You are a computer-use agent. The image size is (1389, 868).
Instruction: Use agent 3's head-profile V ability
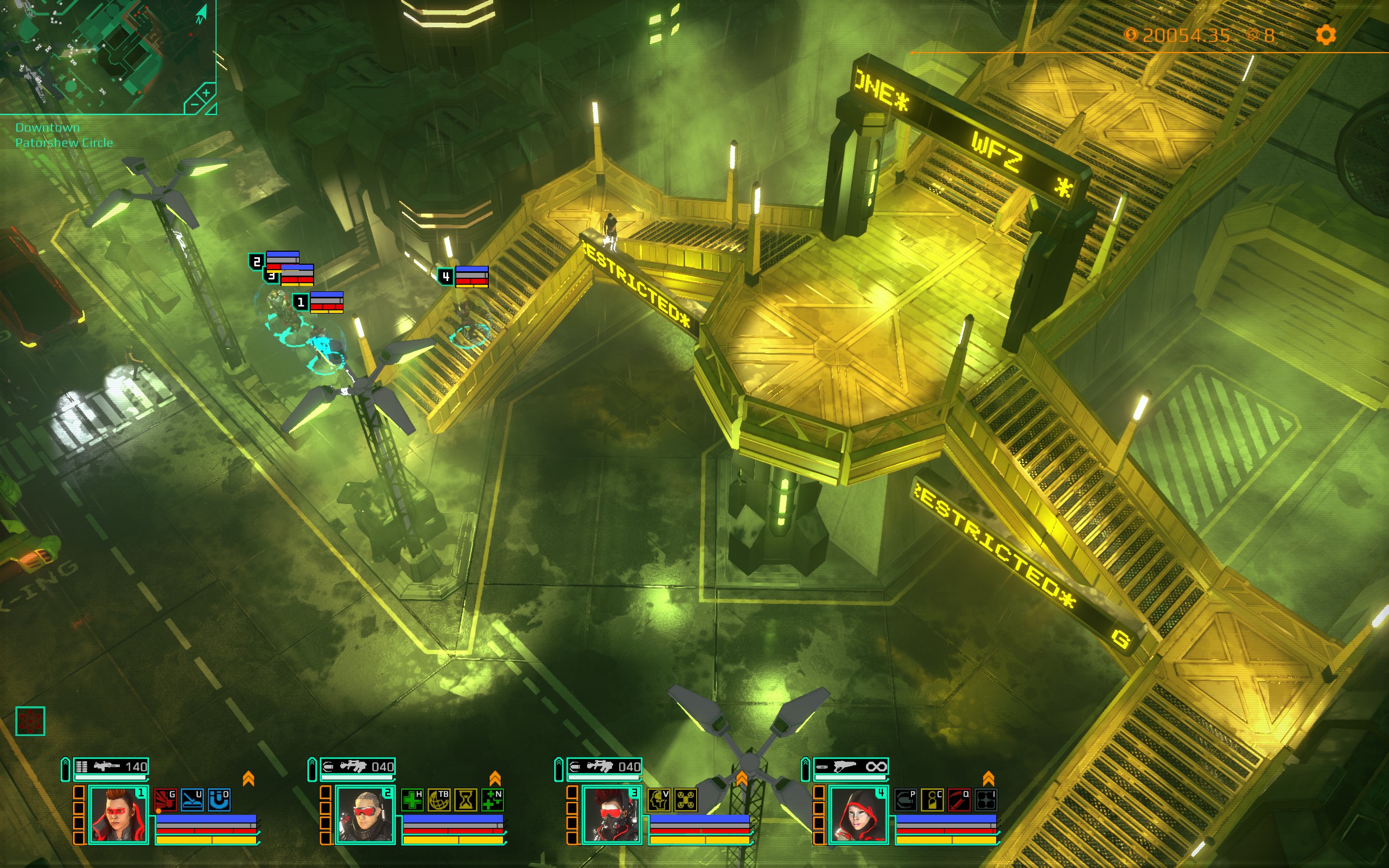click(659, 800)
